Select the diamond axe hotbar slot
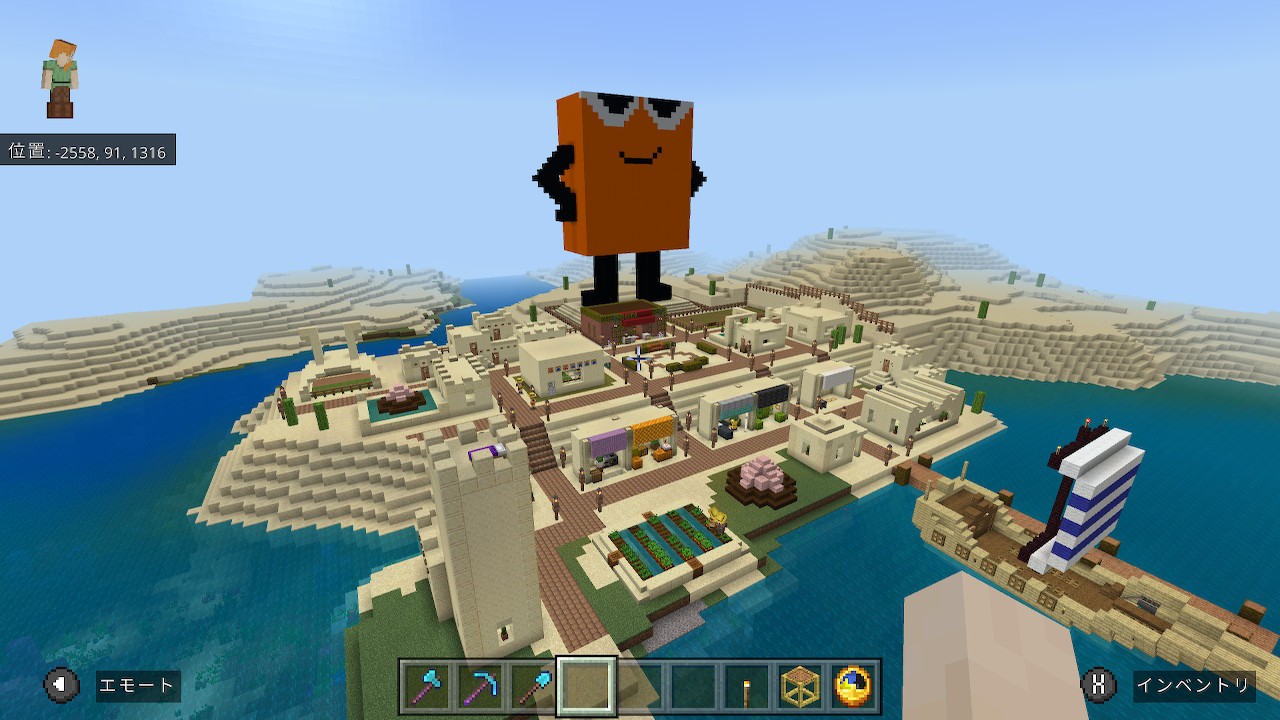The image size is (1280, 720). [427, 686]
